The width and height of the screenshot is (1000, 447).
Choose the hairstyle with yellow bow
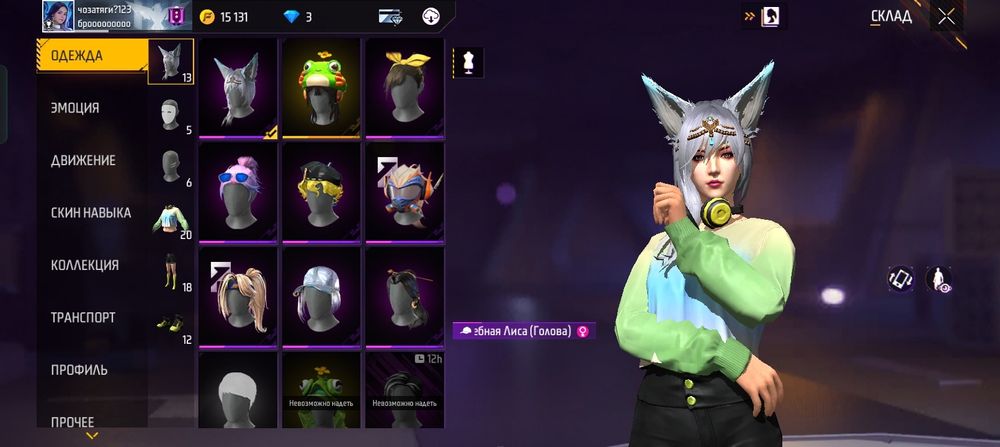click(x=404, y=87)
